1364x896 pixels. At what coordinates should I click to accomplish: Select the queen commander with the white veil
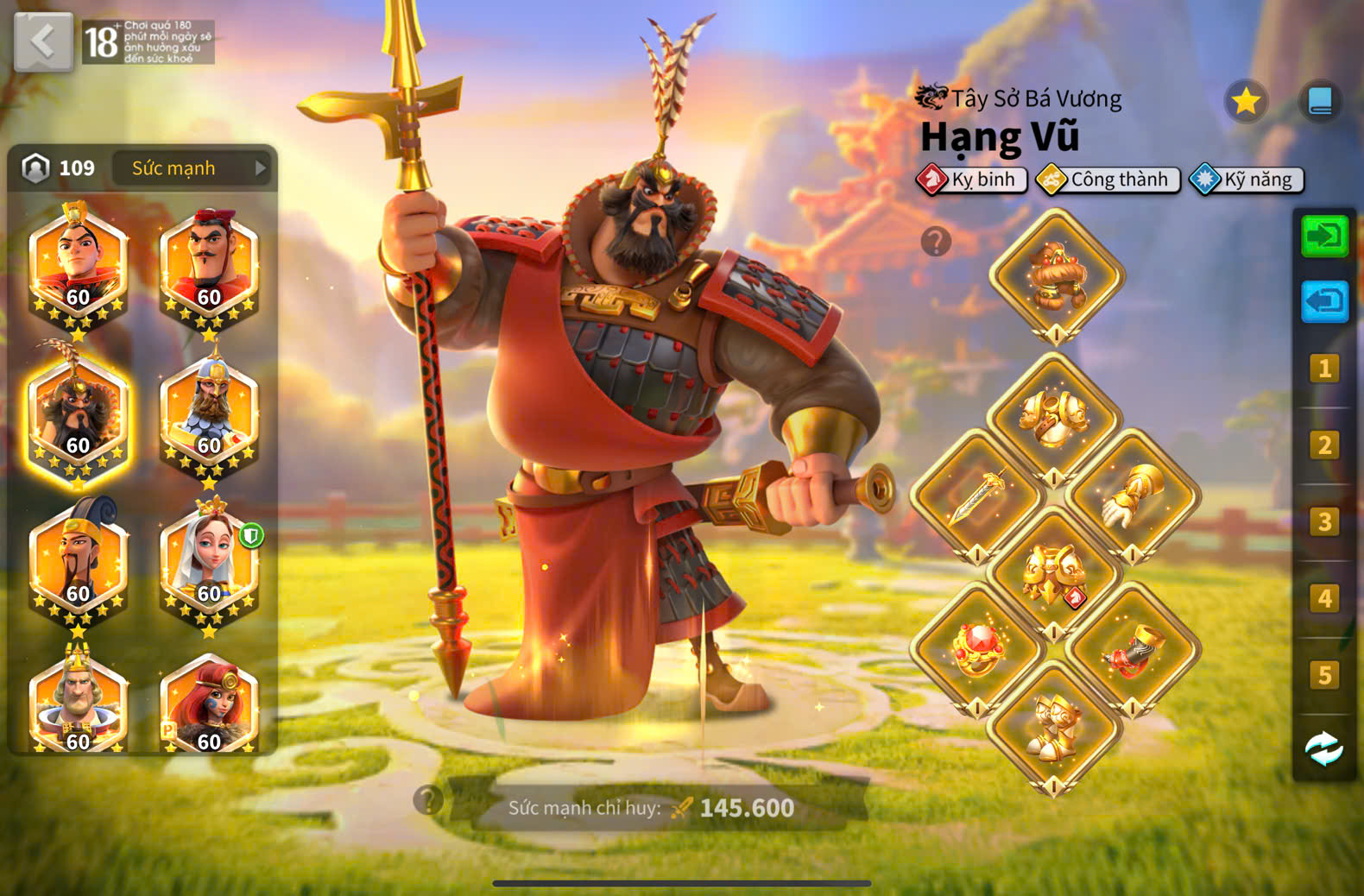click(x=209, y=563)
